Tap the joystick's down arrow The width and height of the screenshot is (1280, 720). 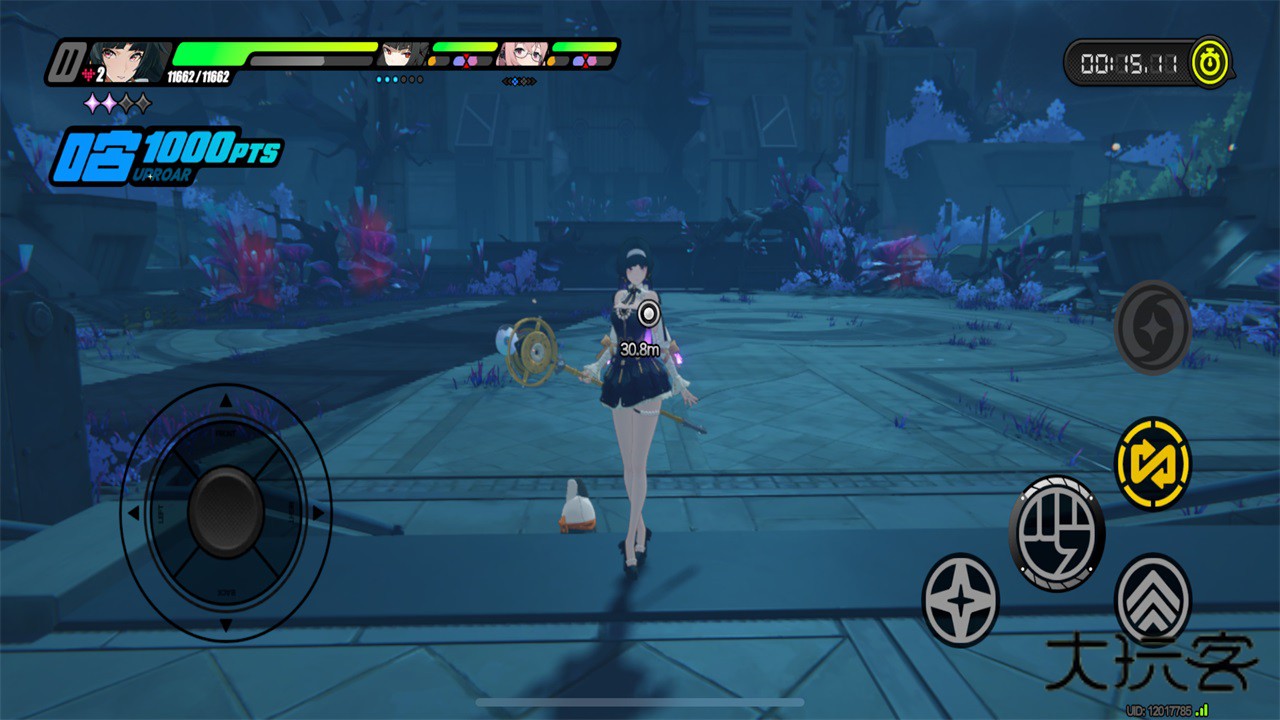click(x=226, y=625)
